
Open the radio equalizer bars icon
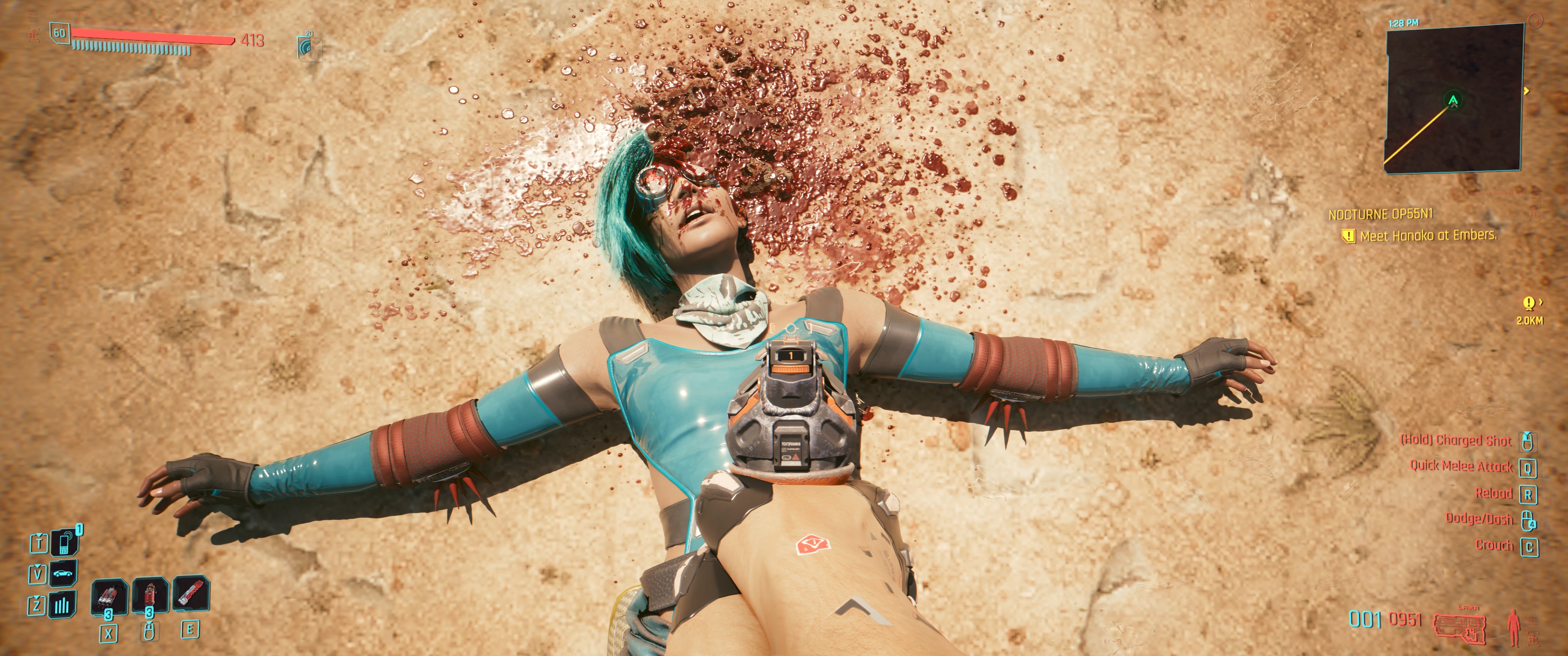[x=64, y=605]
